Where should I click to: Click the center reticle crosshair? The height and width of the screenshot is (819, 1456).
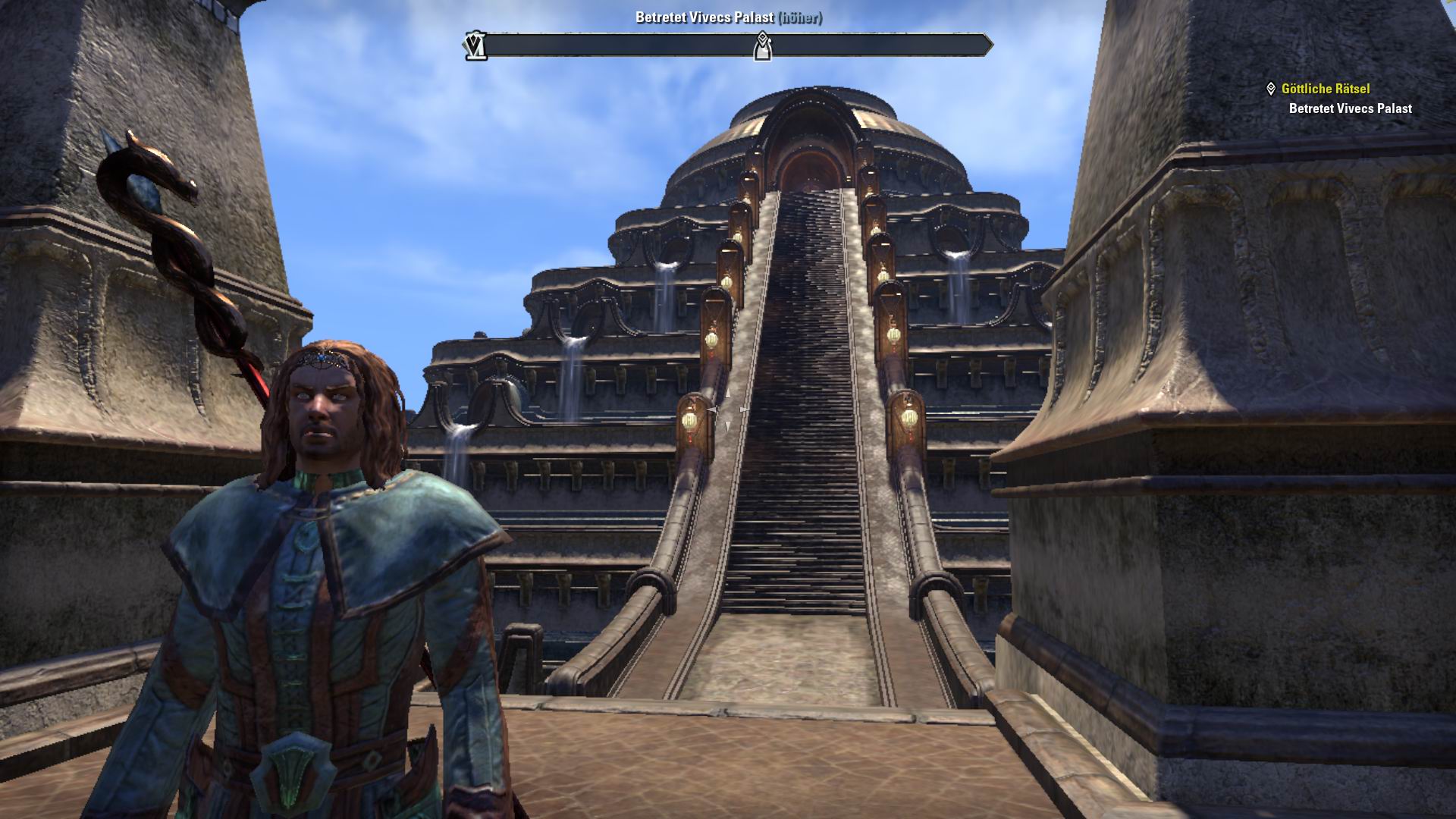(x=728, y=409)
